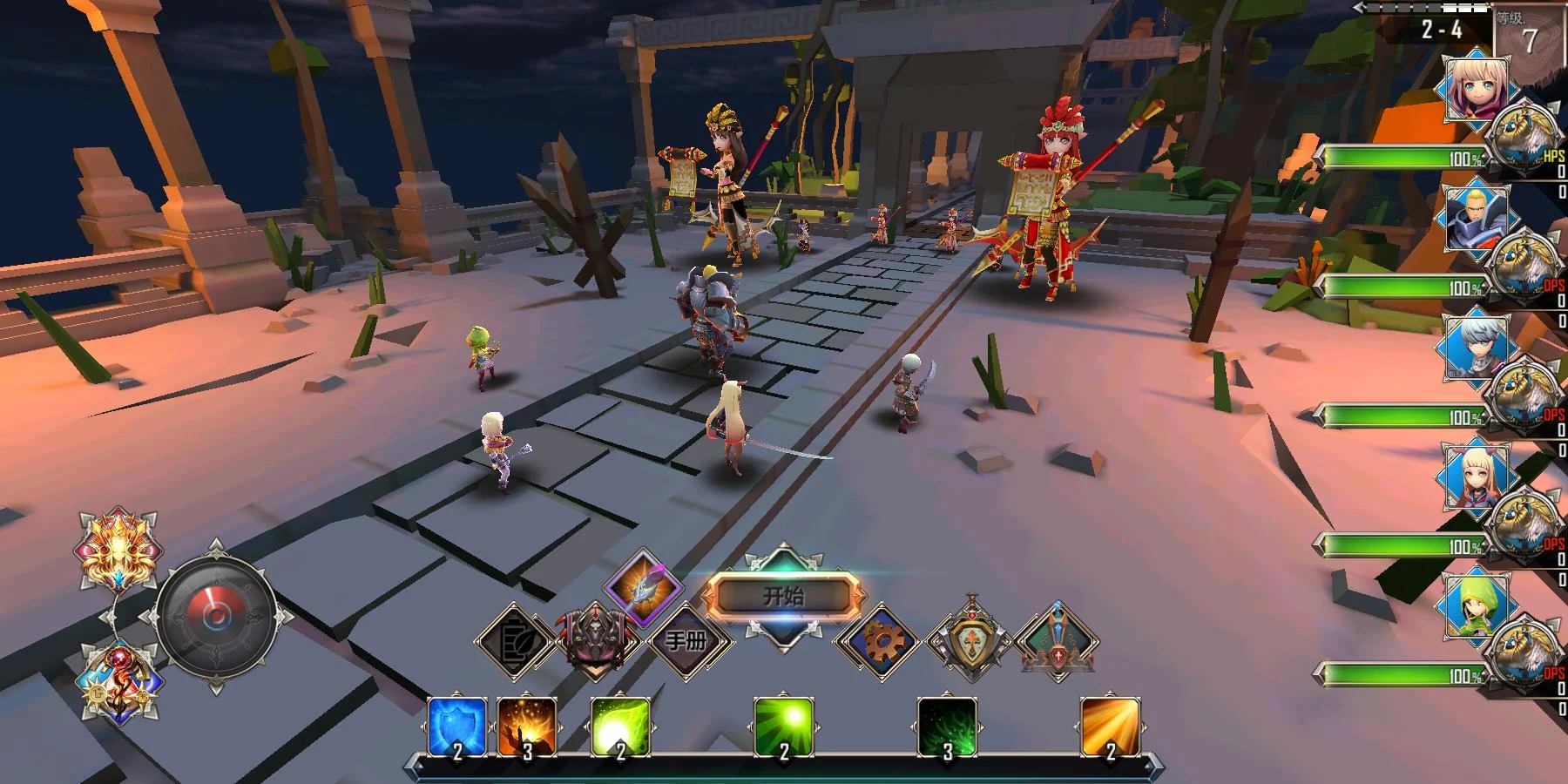
Task: Start the battle with the 开始 button
Action: 782,598
